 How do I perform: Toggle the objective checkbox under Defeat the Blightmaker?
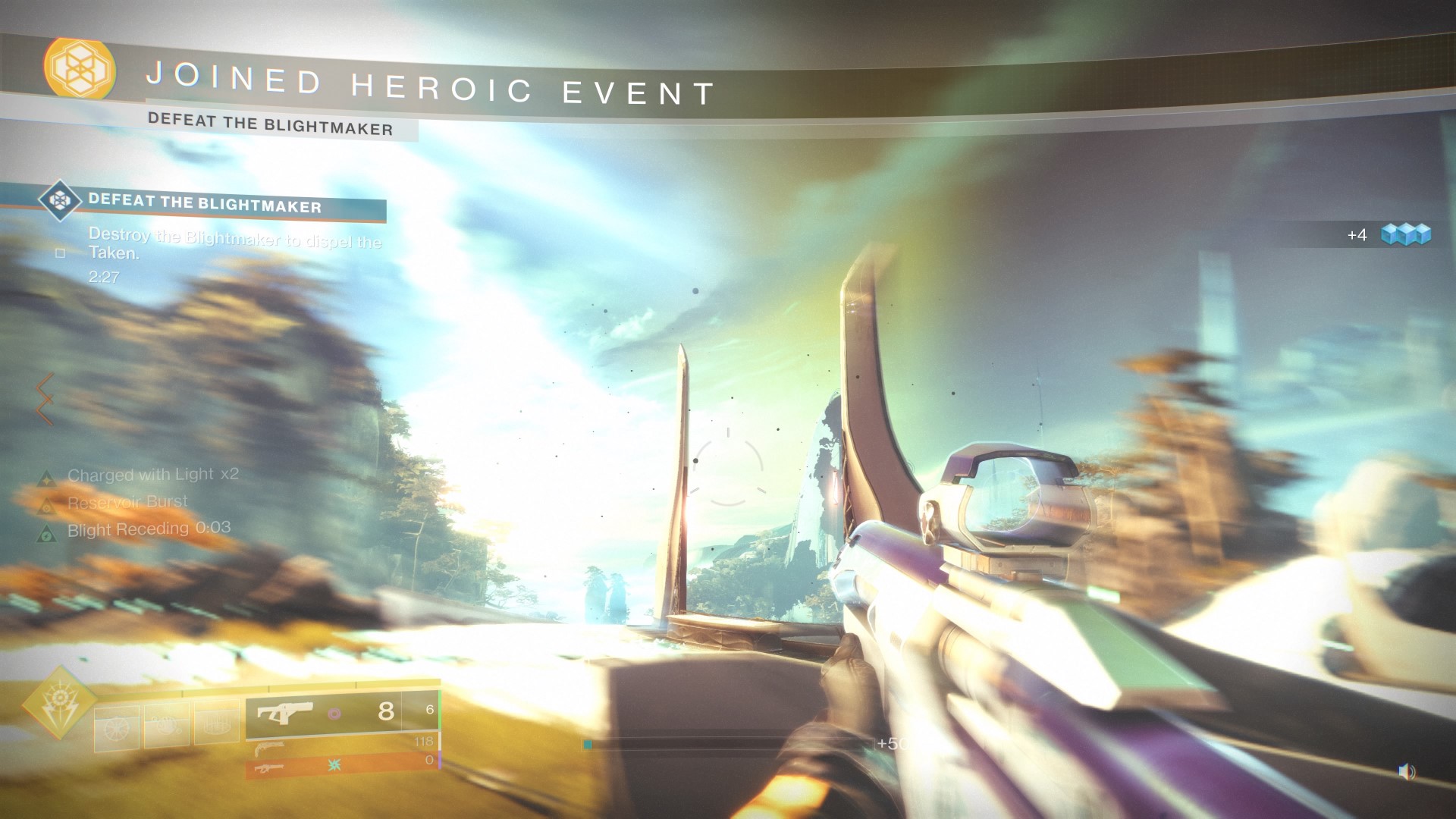click(x=59, y=253)
